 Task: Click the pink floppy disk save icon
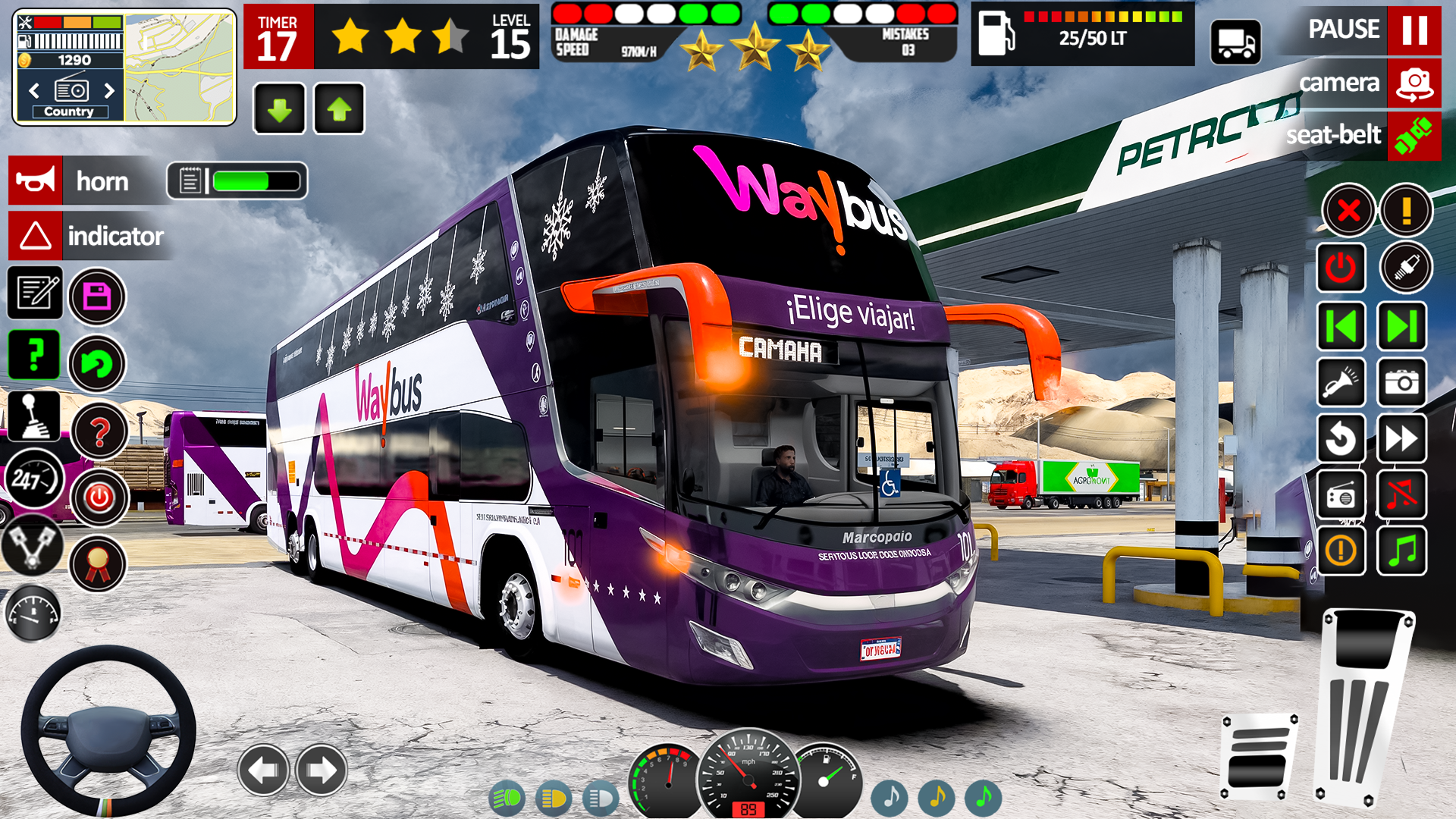point(97,297)
